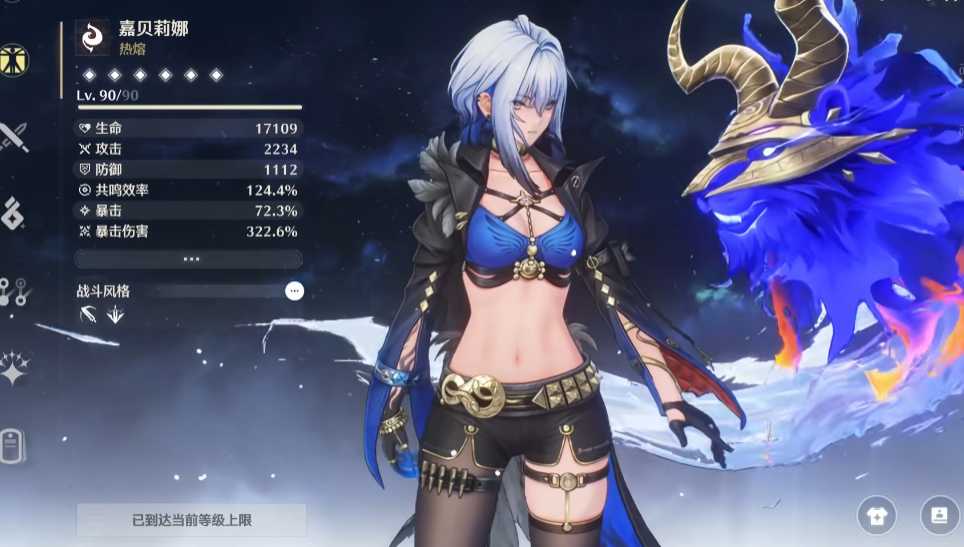Viewport: 964px width, 547px height.
Task: Open the character attributes tab with the human figure icon
Action: 14,59
